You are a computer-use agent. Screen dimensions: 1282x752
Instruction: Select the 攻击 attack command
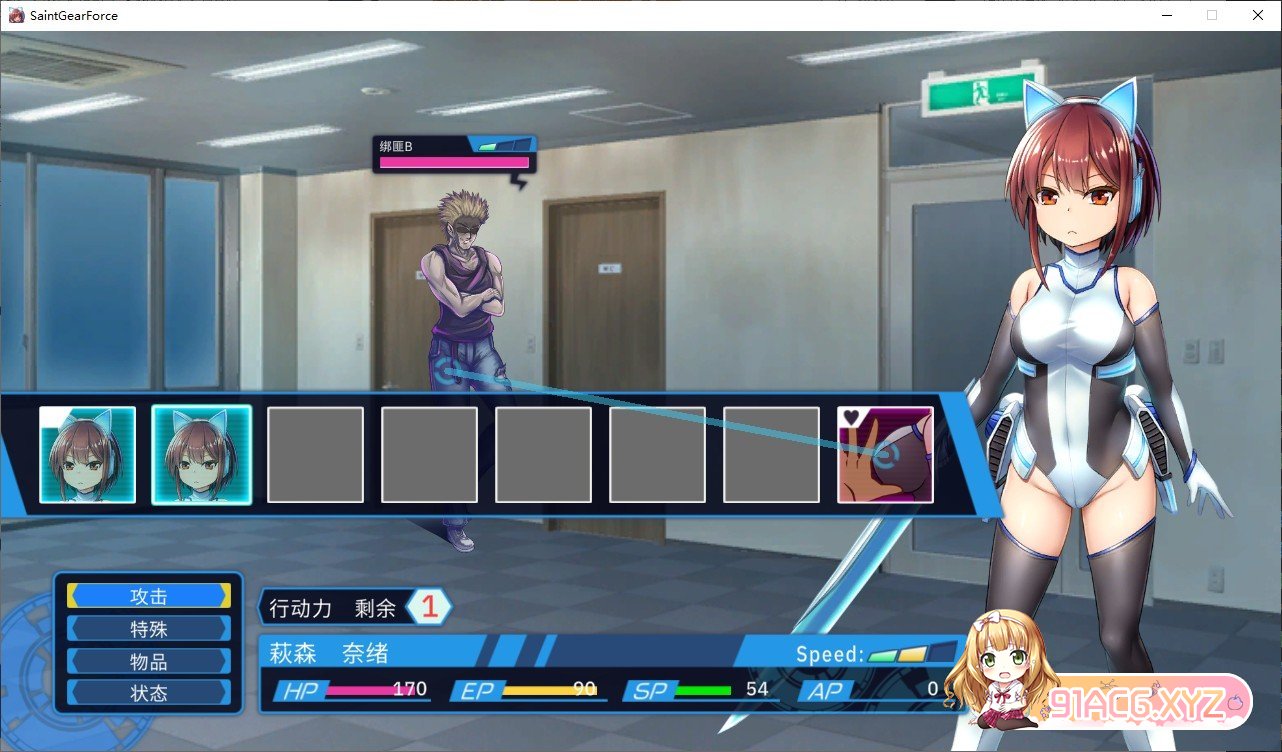pos(149,596)
